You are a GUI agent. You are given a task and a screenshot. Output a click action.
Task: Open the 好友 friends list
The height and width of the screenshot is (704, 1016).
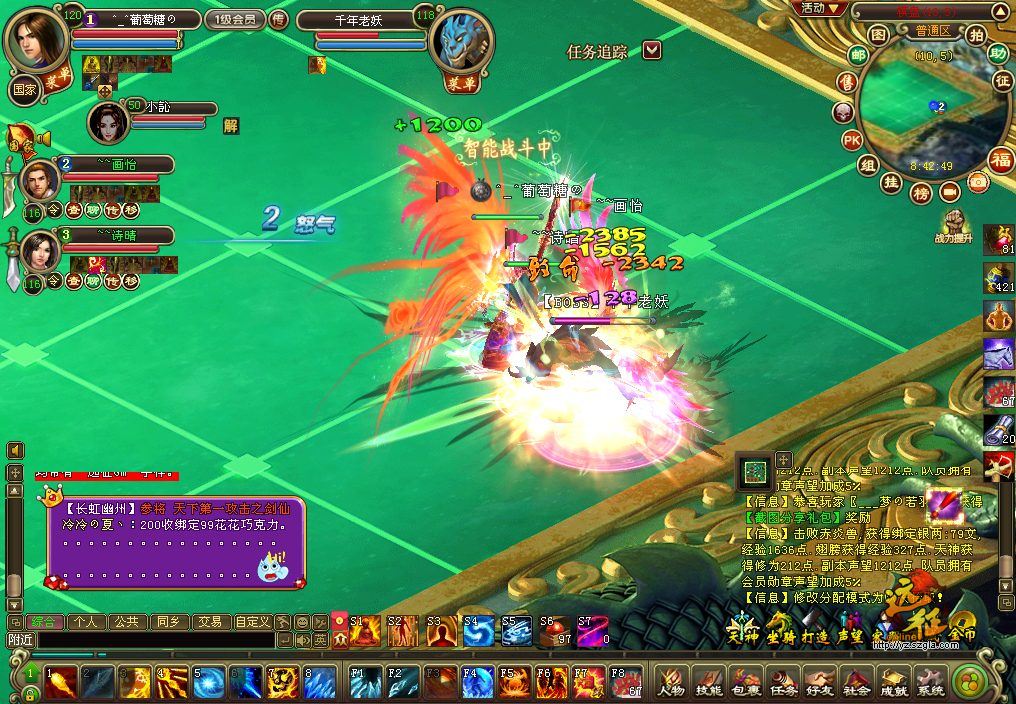click(x=820, y=683)
